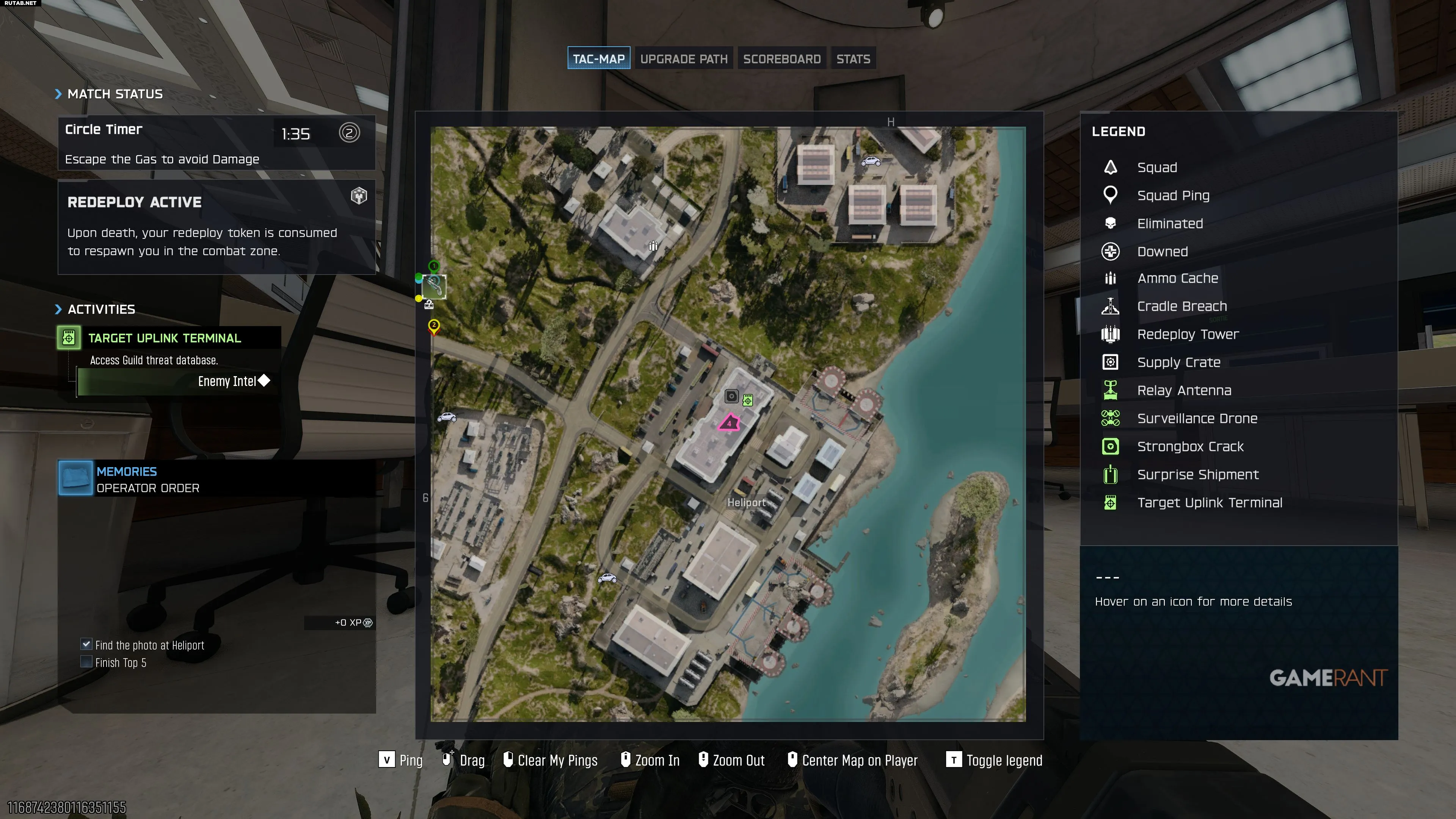Image resolution: width=1456 pixels, height=819 pixels.
Task: Click the Heliport label on the map
Action: (x=746, y=502)
